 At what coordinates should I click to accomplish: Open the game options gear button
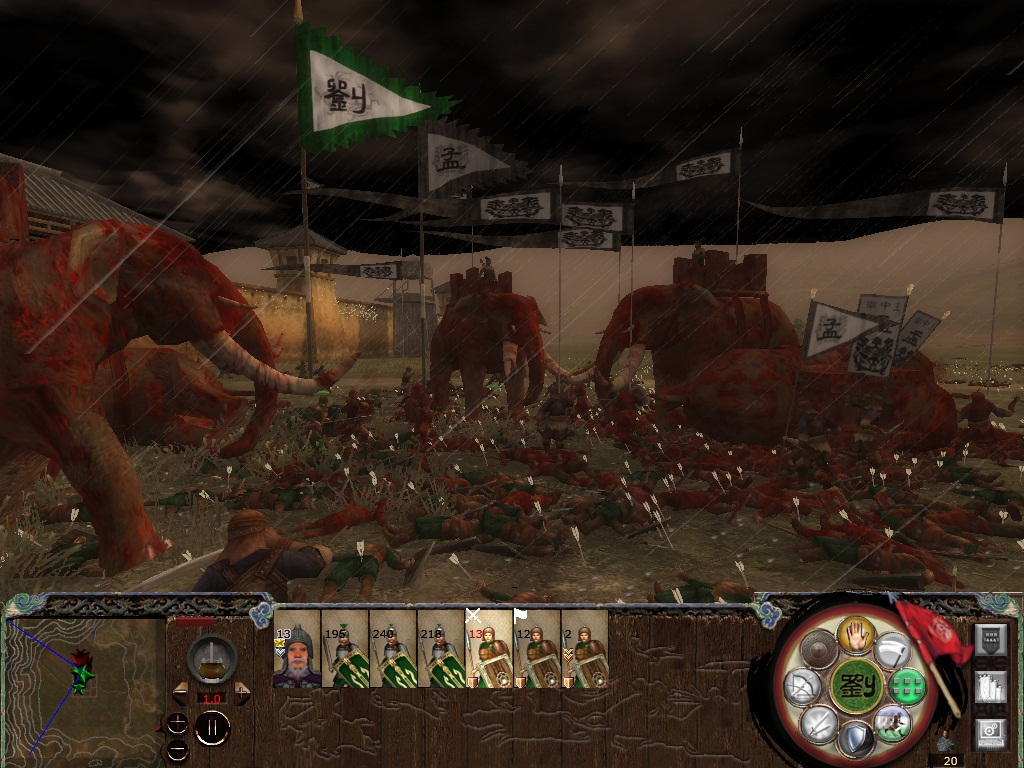(x=989, y=730)
